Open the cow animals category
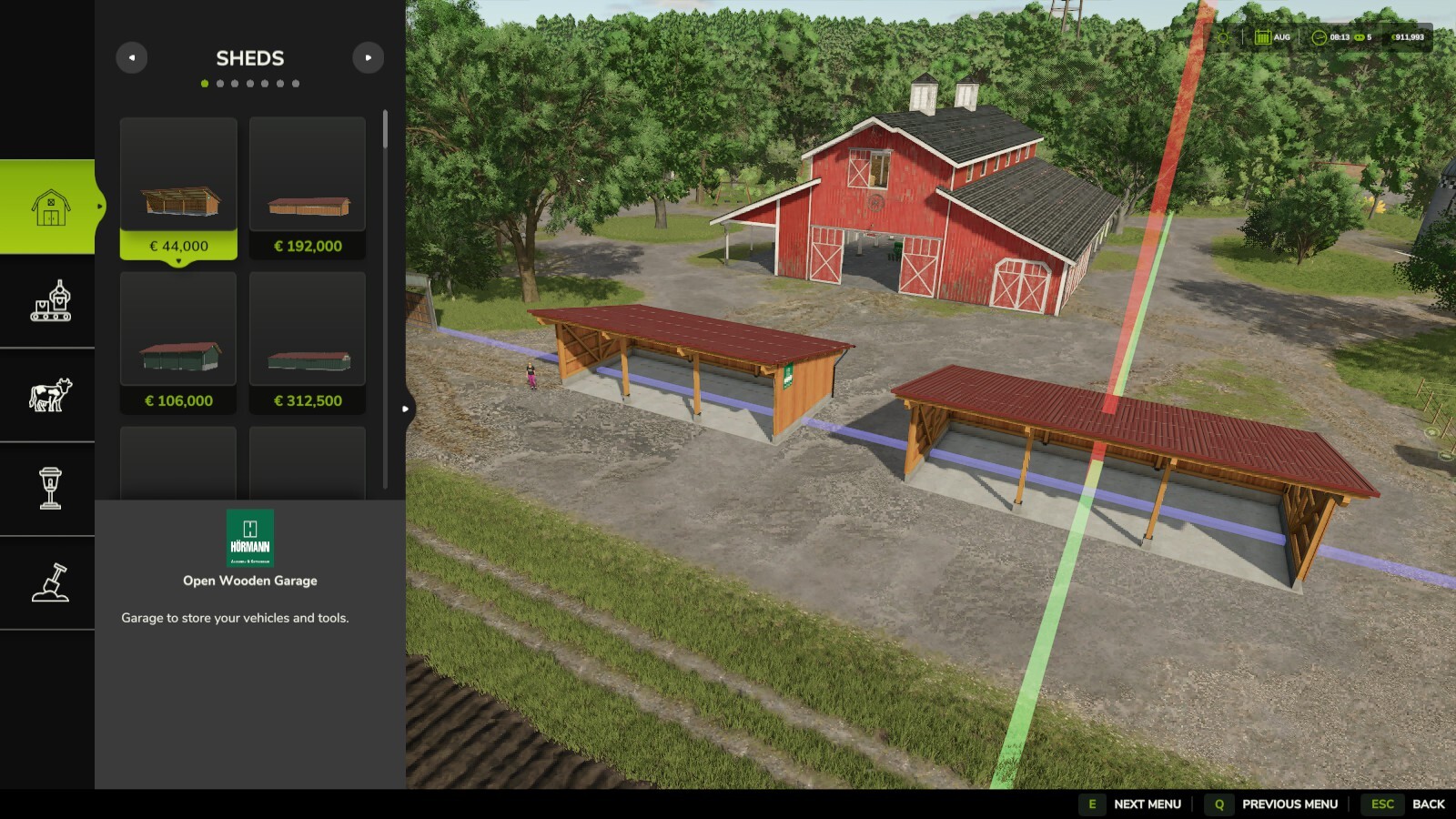 tap(50, 395)
